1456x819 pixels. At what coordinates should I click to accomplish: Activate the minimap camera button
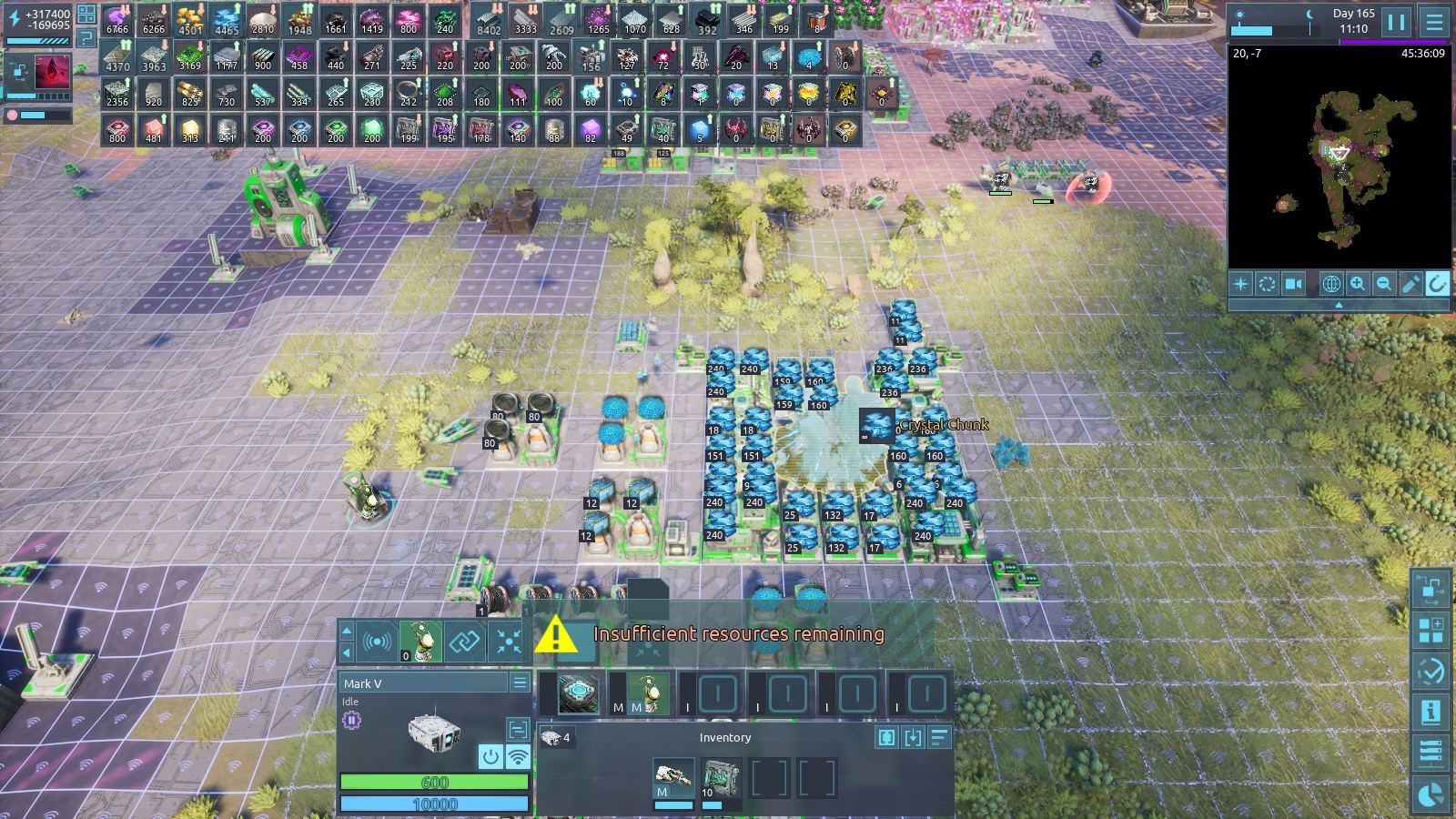tap(1293, 284)
